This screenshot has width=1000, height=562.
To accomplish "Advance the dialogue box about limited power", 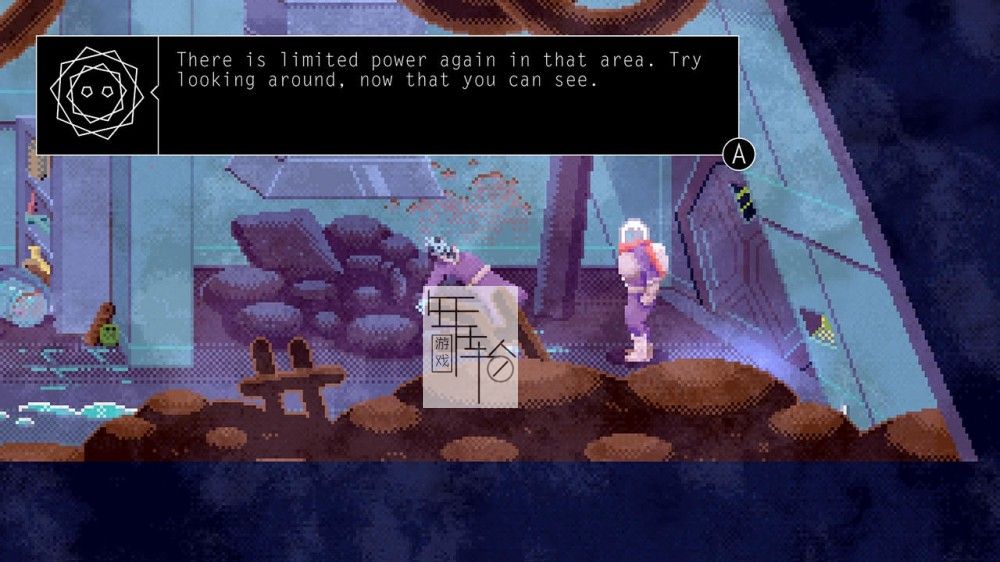I will pyautogui.click(x=738, y=154).
